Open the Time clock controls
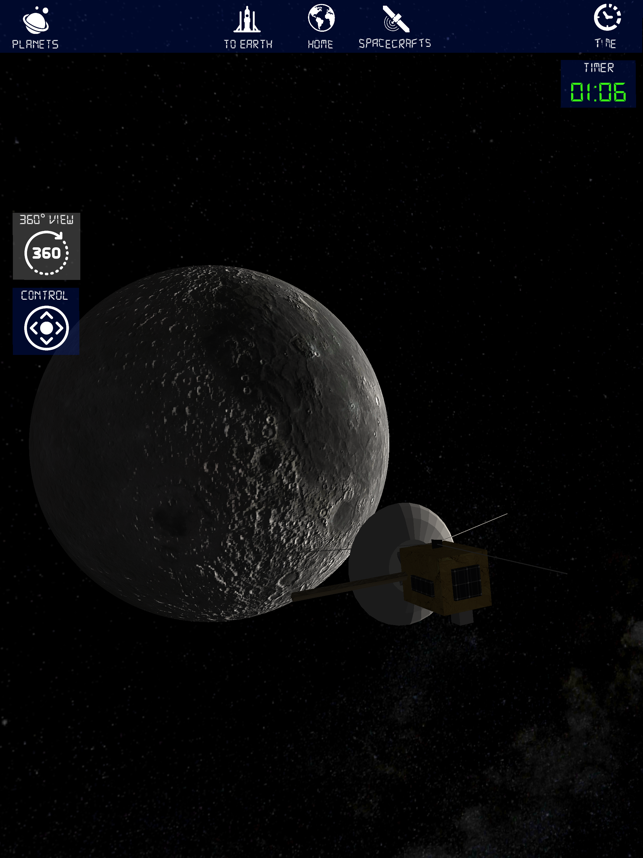643x858 pixels. (x=606, y=26)
